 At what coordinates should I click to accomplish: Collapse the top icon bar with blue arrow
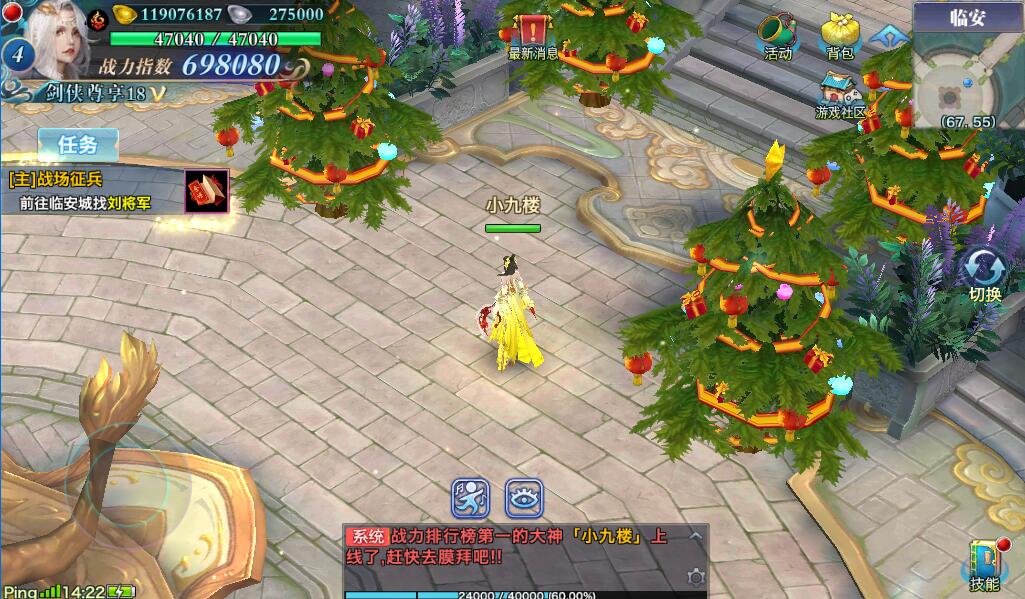point(885,38)
